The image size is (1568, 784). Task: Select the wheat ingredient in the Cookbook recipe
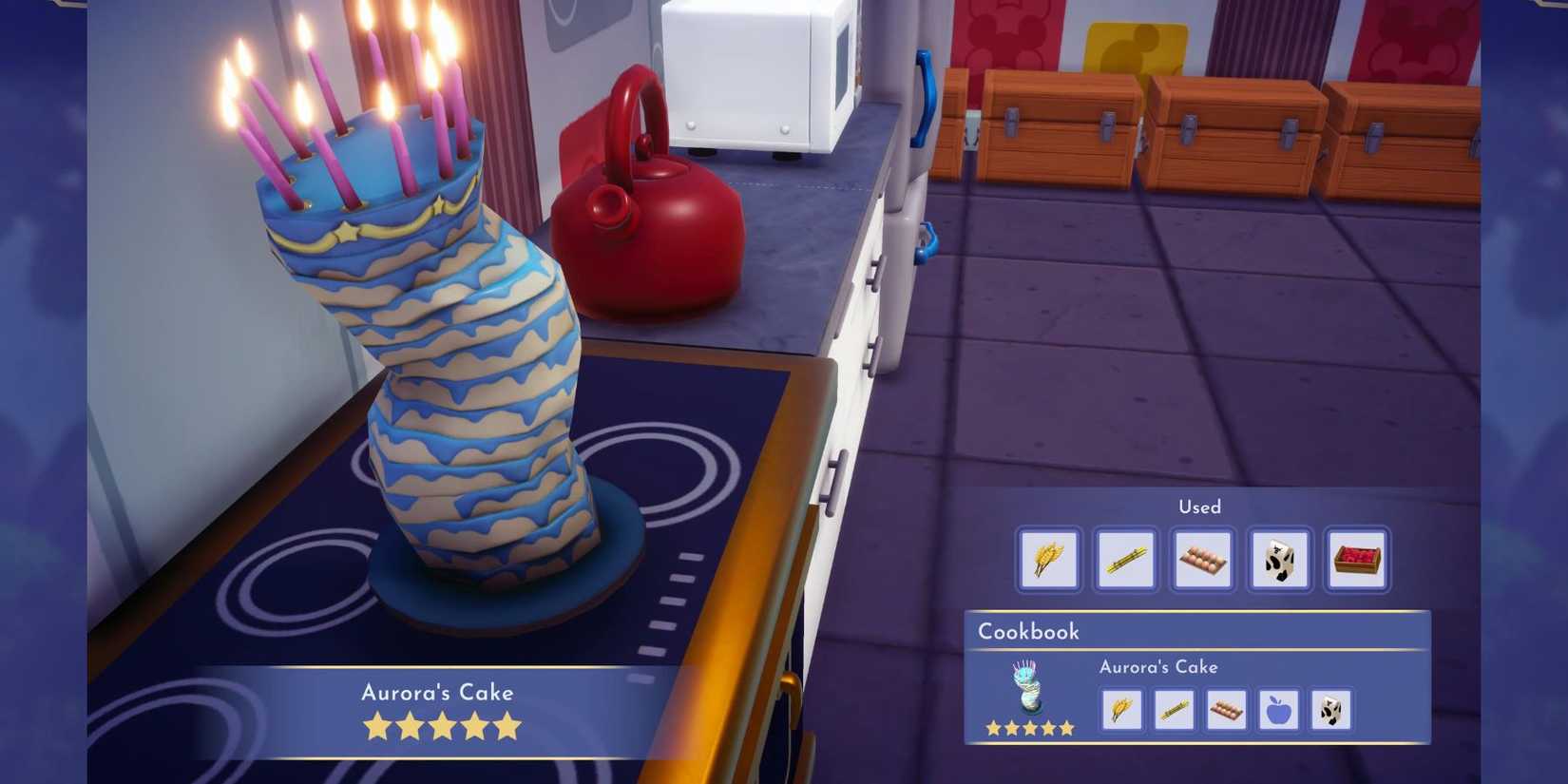point(1121,710)
